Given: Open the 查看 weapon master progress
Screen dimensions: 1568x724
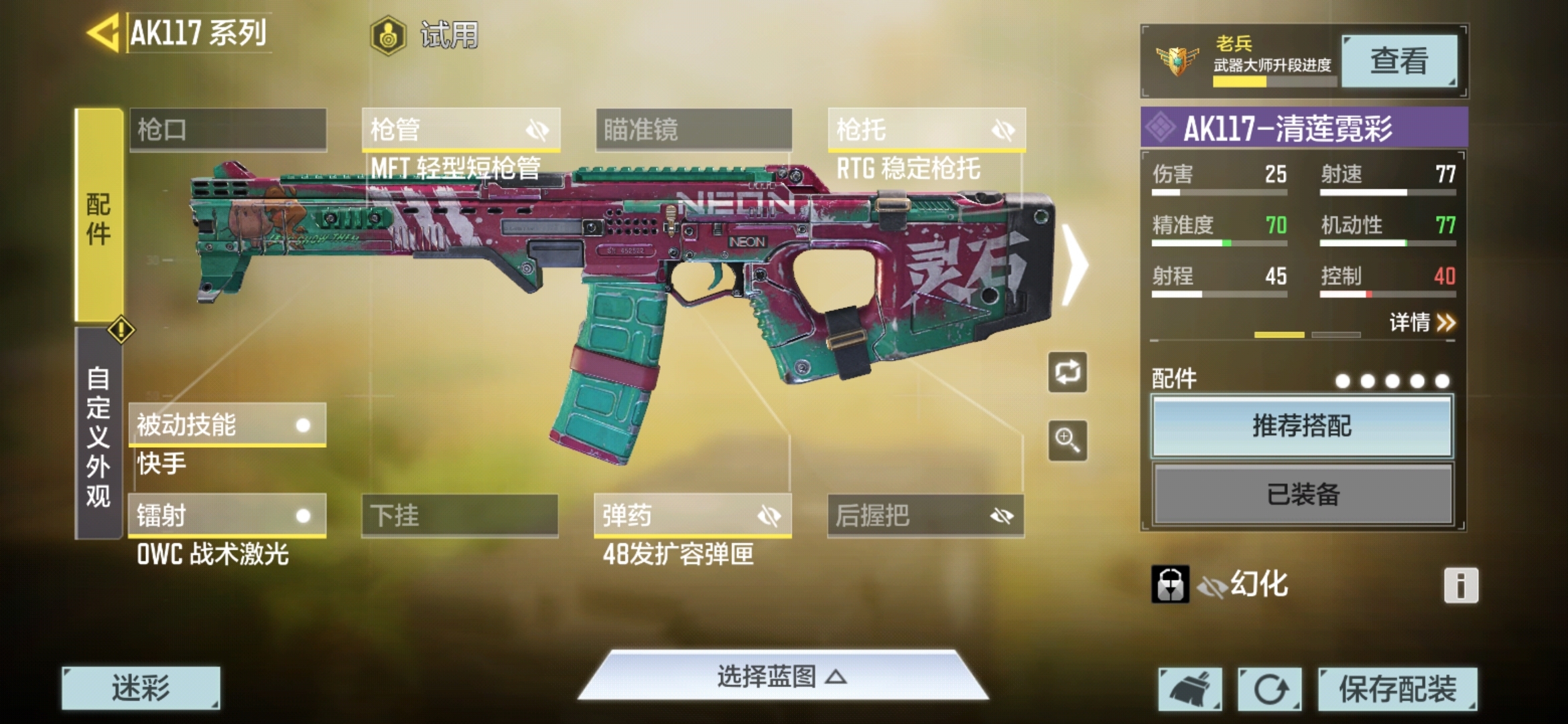Looking at the screenshot, I should click(x=1398, y=61).
